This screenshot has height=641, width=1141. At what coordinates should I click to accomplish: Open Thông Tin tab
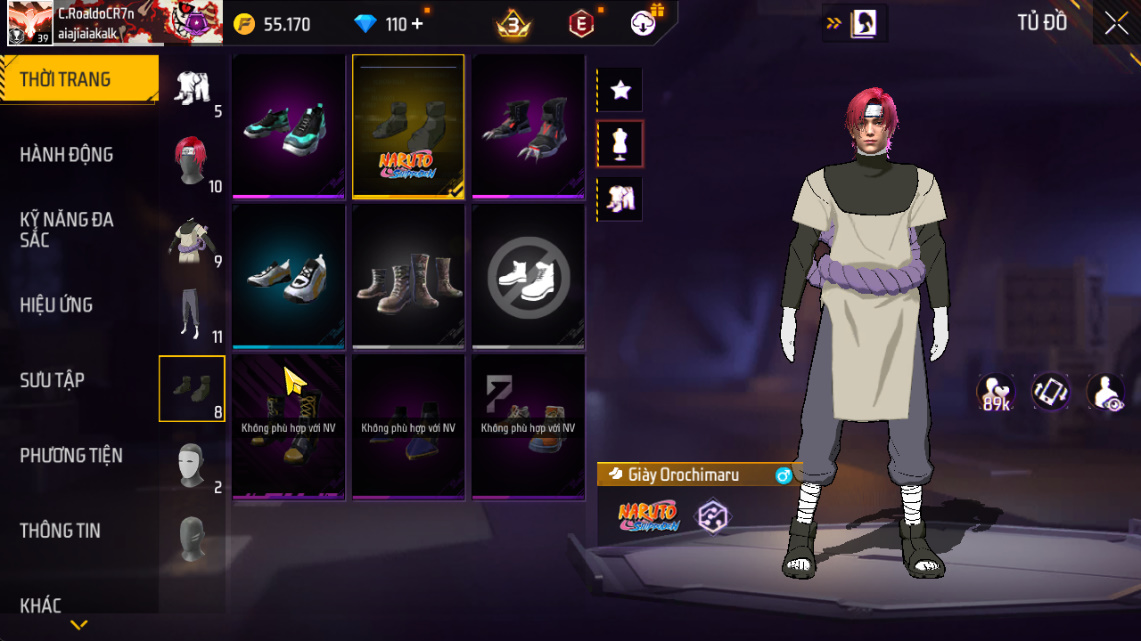click(x=60, y=530)
